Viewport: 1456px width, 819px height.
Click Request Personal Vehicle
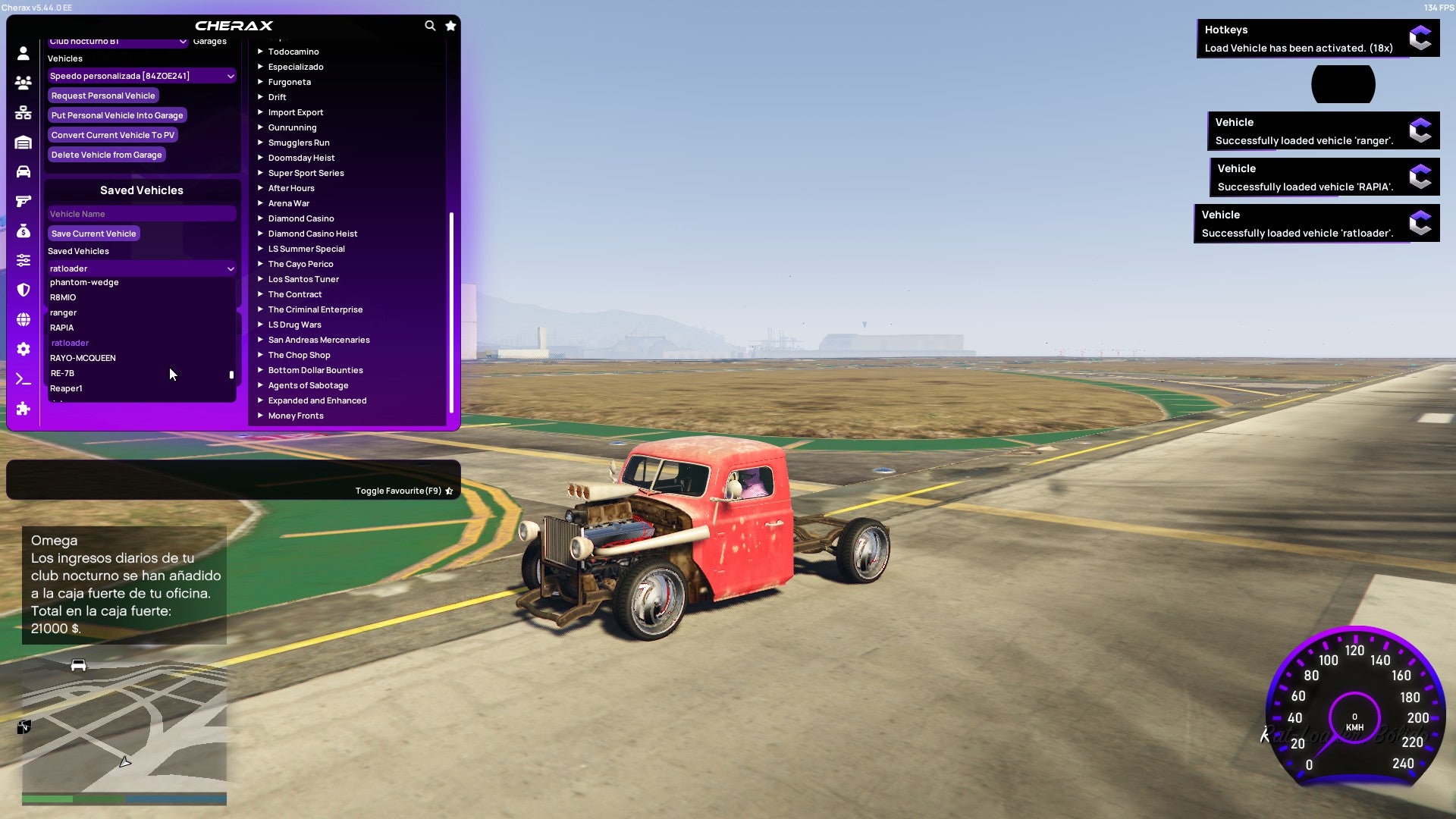point(103,95)
